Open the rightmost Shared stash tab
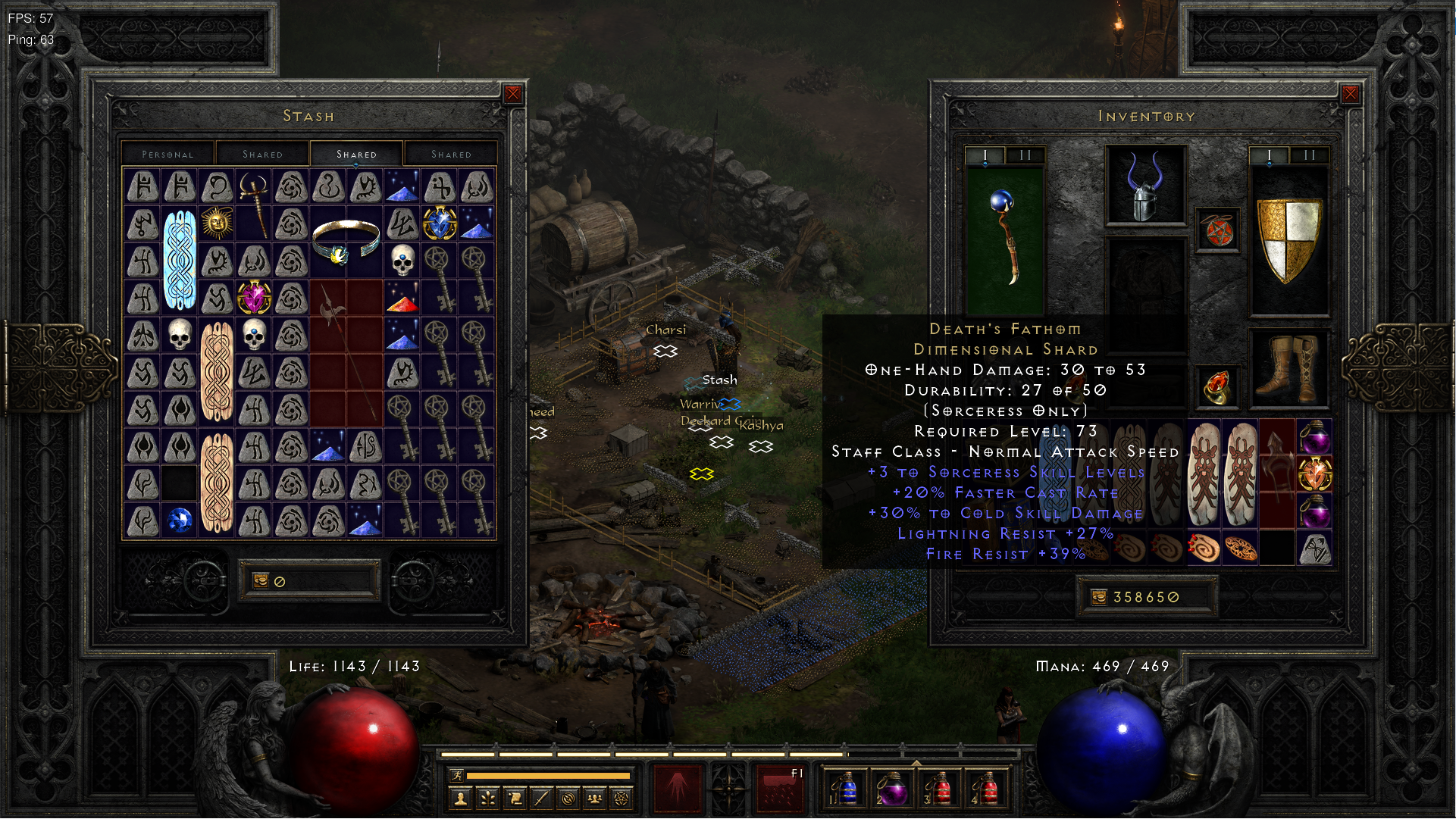Image resolution: width=1456 pixels, height=819 pixels. click(451, 154)
